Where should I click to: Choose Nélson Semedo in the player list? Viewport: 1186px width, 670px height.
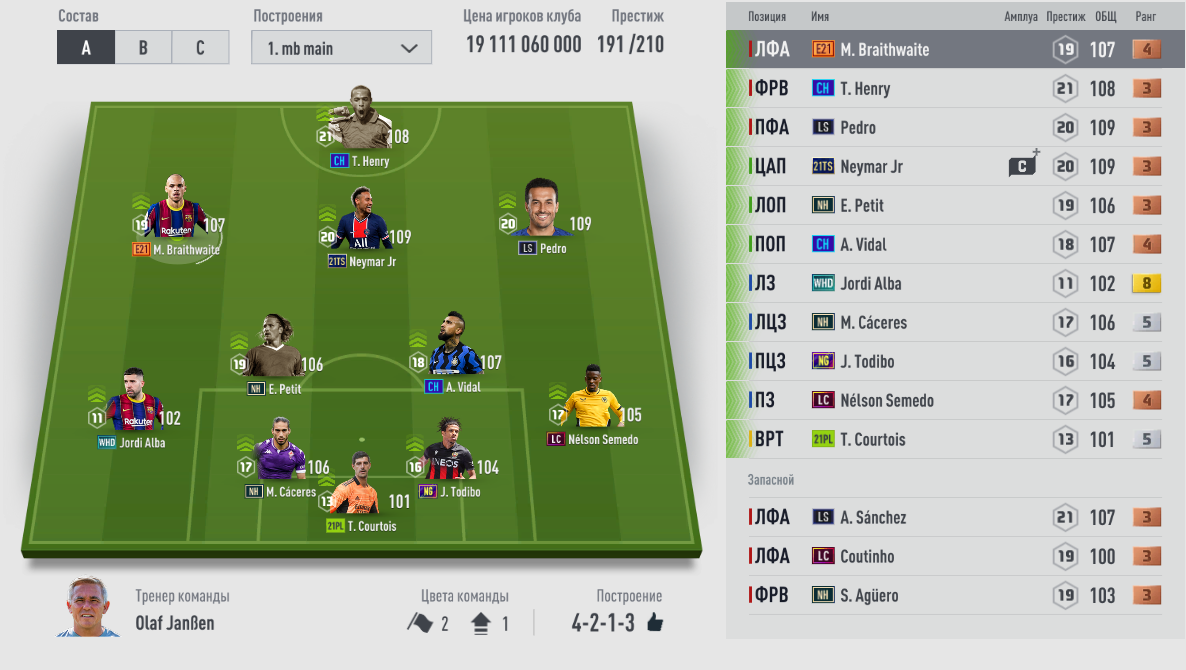[x=955, y=401]
